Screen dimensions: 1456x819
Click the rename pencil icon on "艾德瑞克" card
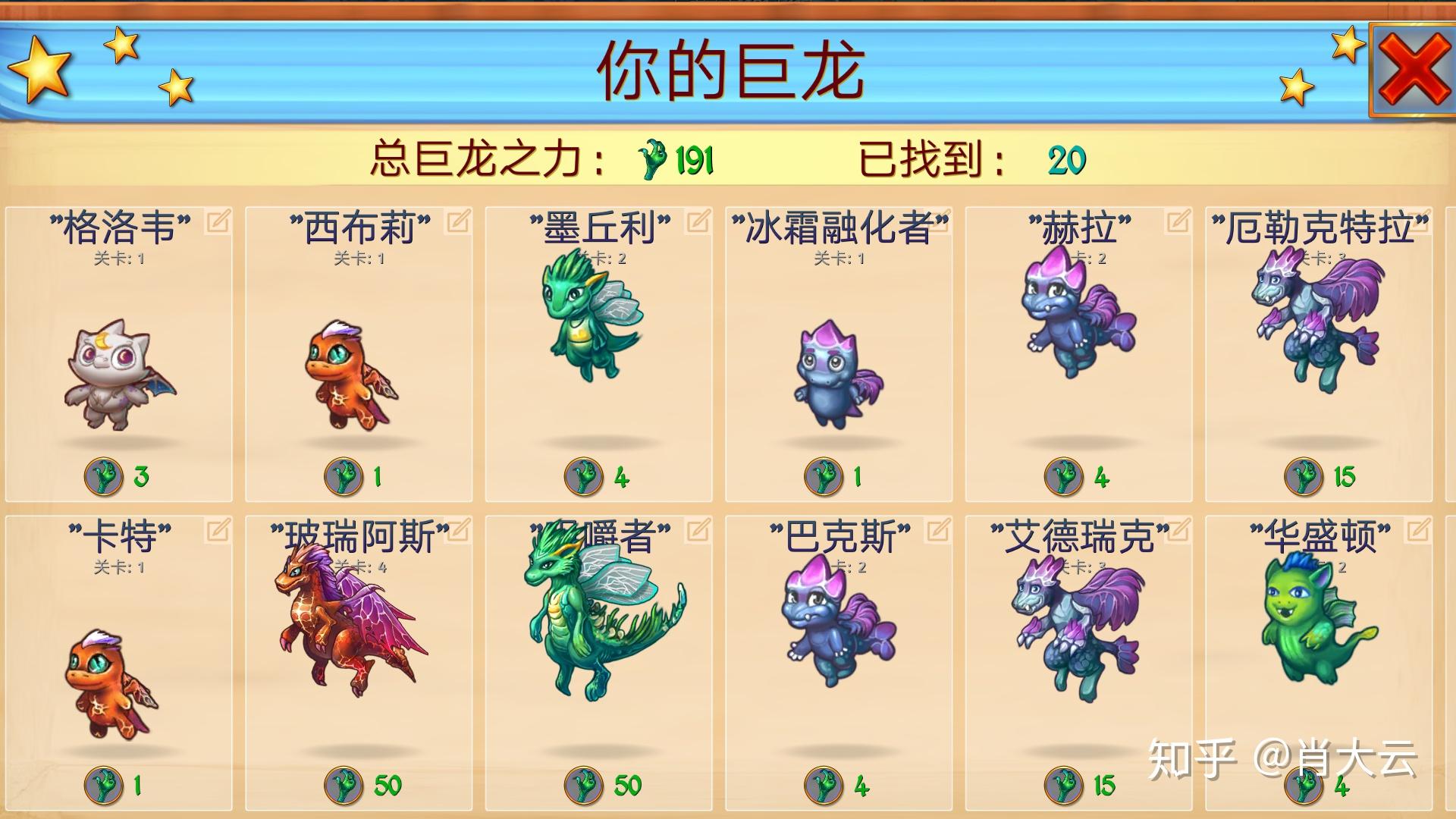1177,531
